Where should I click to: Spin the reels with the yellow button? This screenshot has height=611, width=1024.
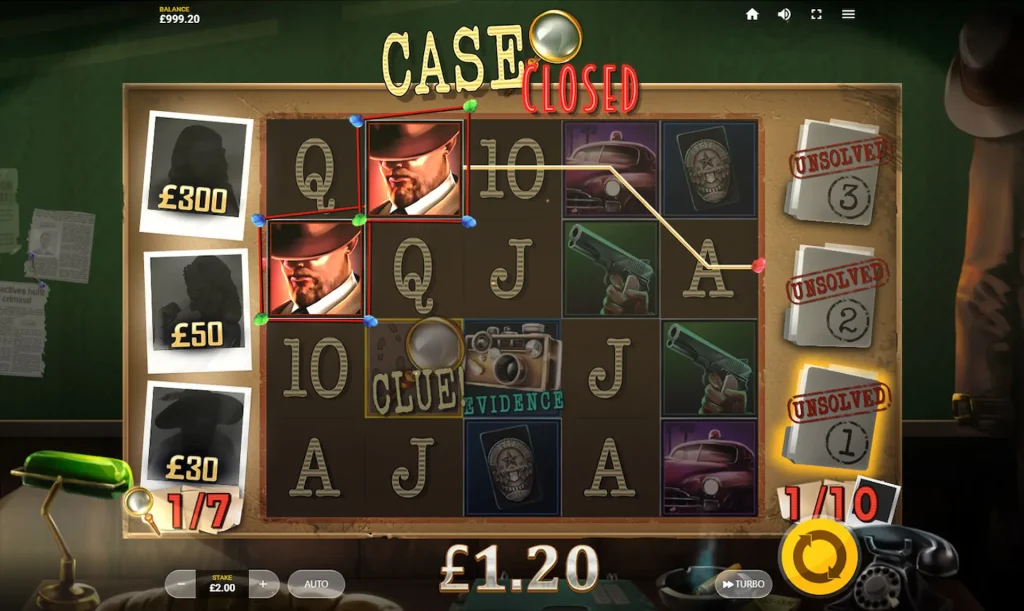coord(818,556)
